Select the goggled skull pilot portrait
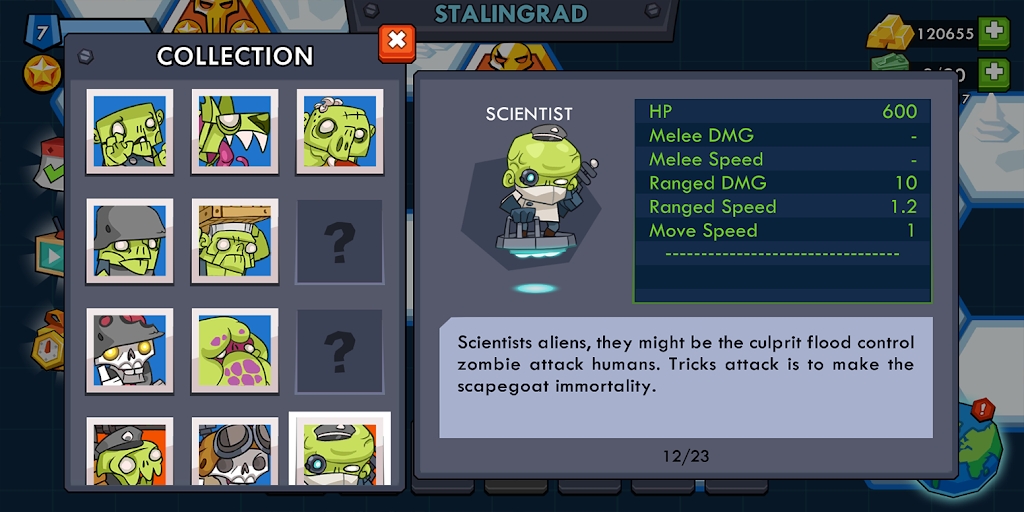1024x512 pixels. [235, 452]
